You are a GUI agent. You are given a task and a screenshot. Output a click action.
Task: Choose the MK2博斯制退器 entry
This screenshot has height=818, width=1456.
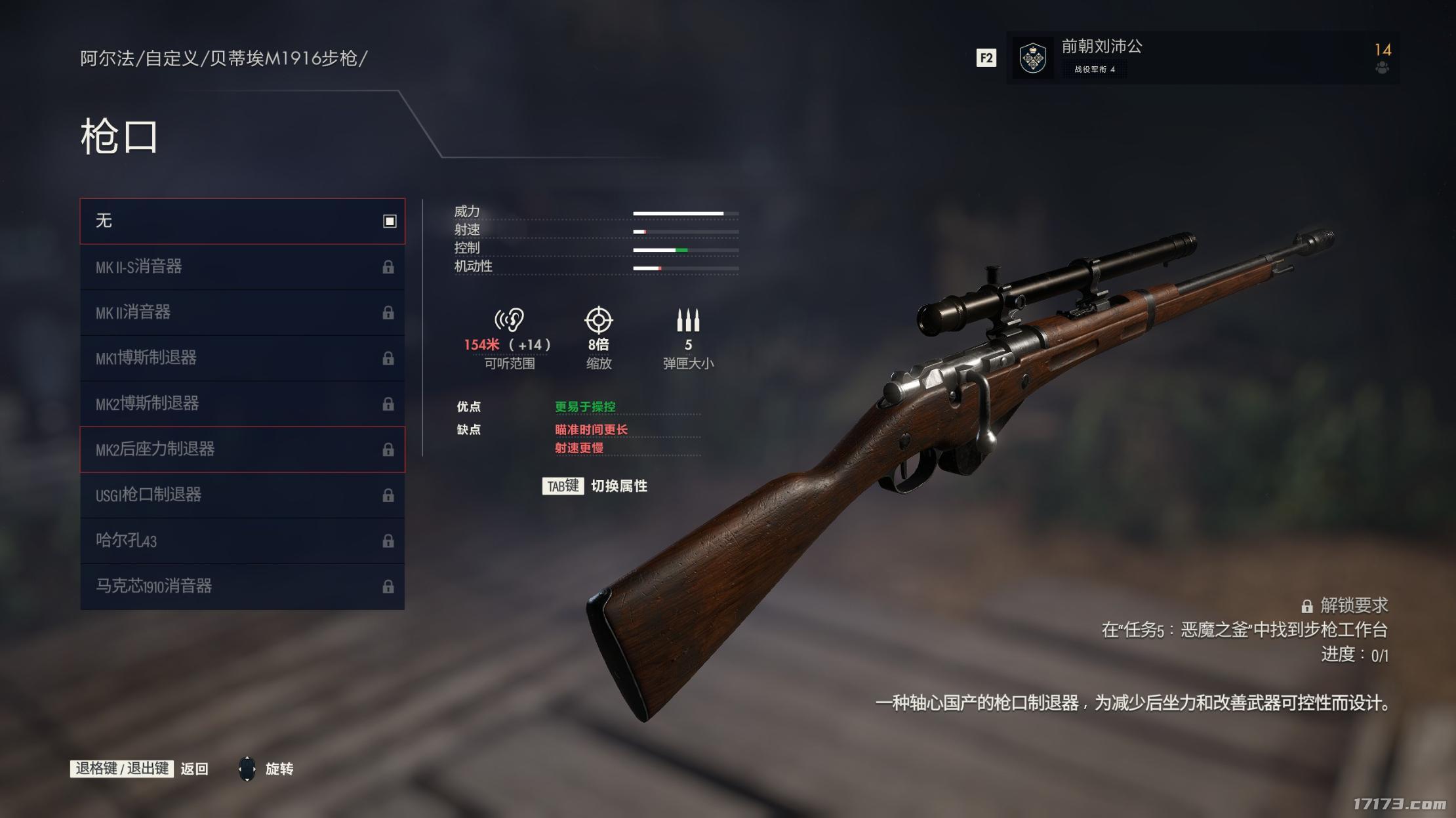coord(242,403)
